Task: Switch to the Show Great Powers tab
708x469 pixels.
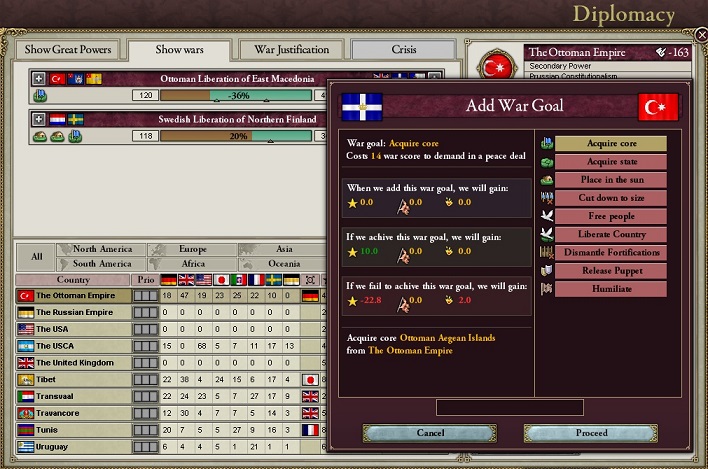Action: [68, 50]
